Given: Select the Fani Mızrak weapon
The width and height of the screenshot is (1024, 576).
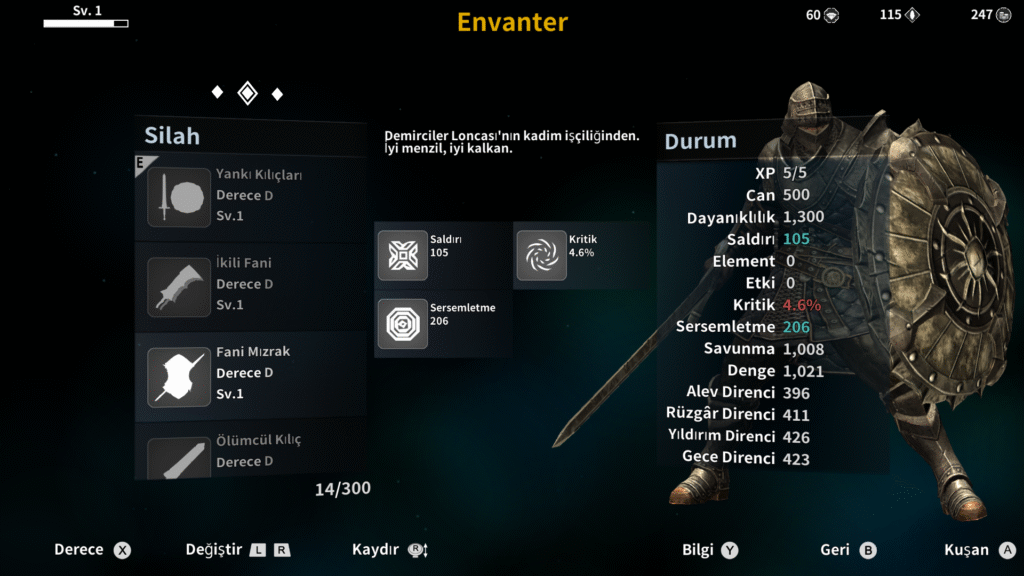Looking at the screenshot, I should 250,373.
